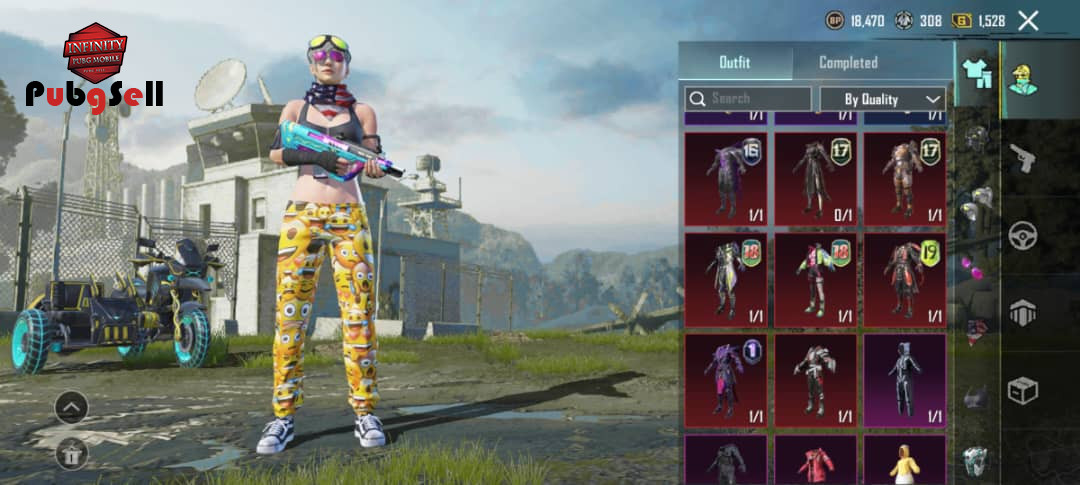1080x485 pixels.
Task: Switch to the Completed tab
Action: [x=848, y=62]
